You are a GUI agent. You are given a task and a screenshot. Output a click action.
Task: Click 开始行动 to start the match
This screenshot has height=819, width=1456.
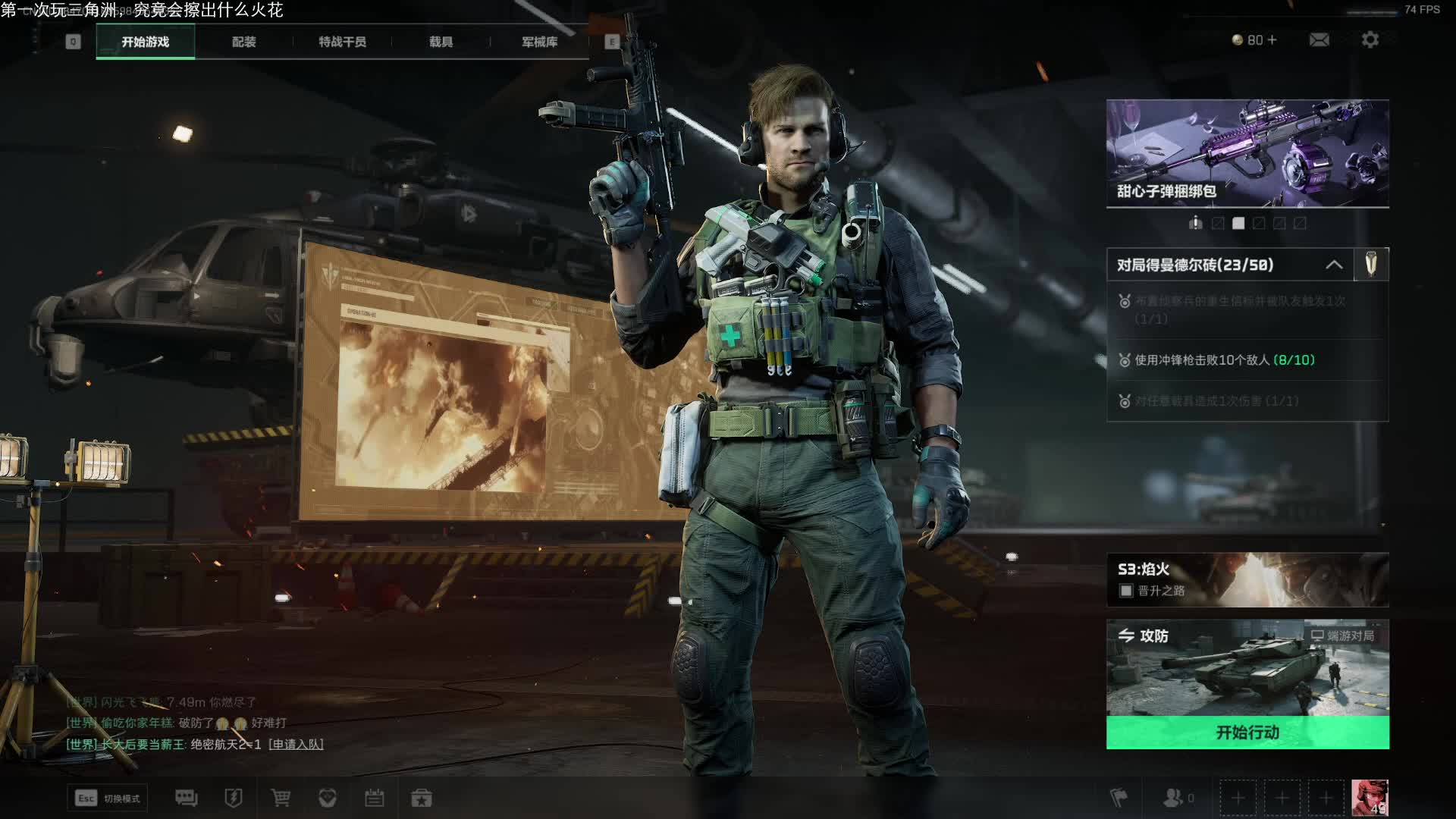point(1247,733)
